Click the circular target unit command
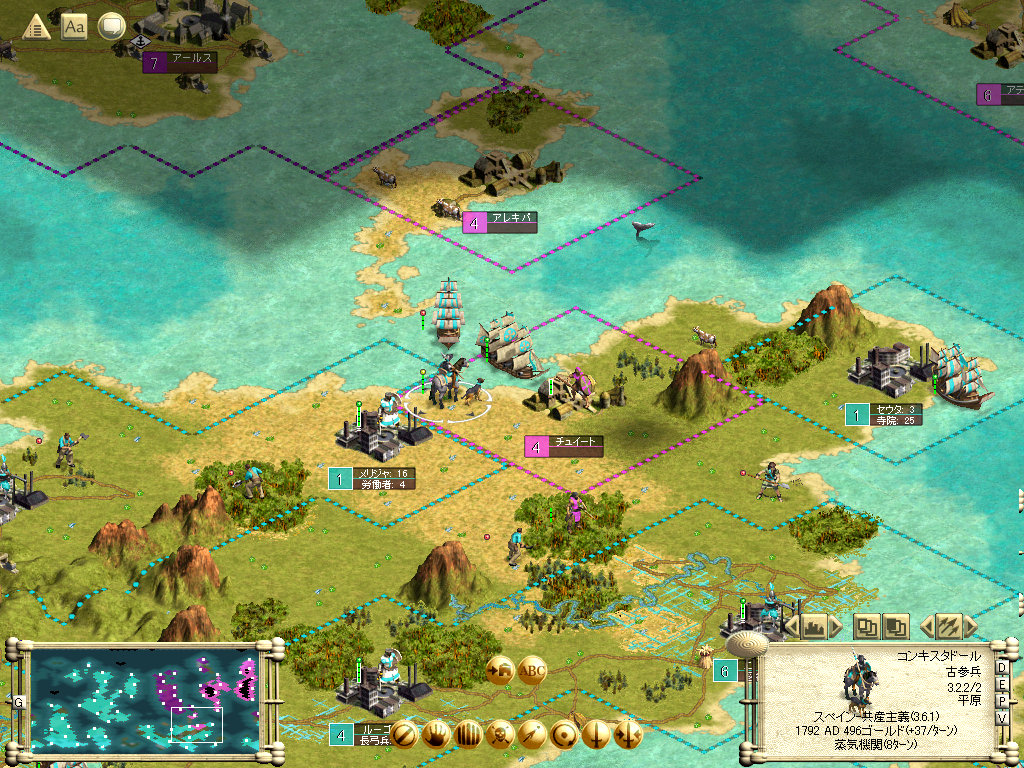 (564, 735)
